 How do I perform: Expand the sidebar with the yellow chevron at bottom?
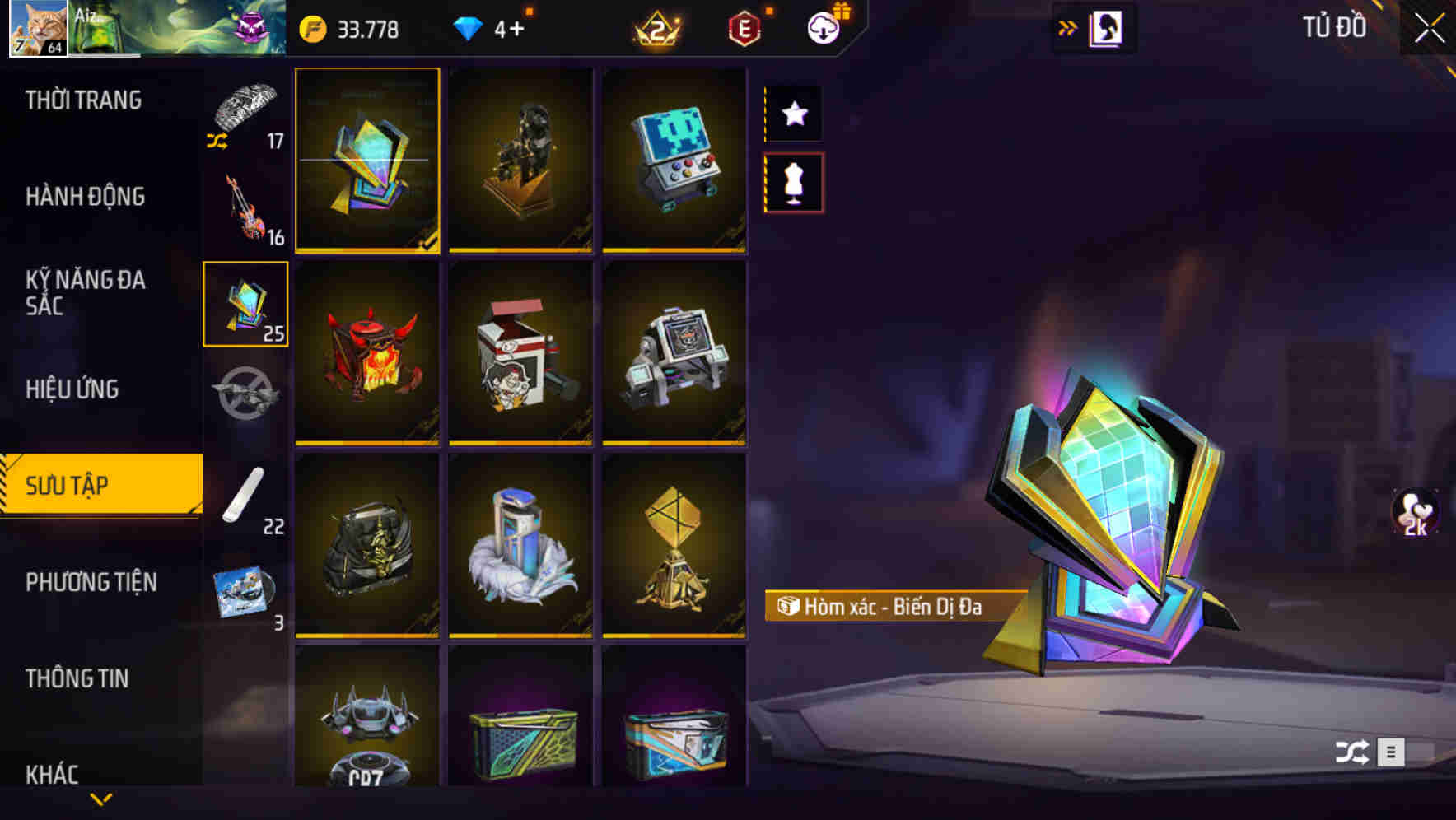tap(100, 799)
